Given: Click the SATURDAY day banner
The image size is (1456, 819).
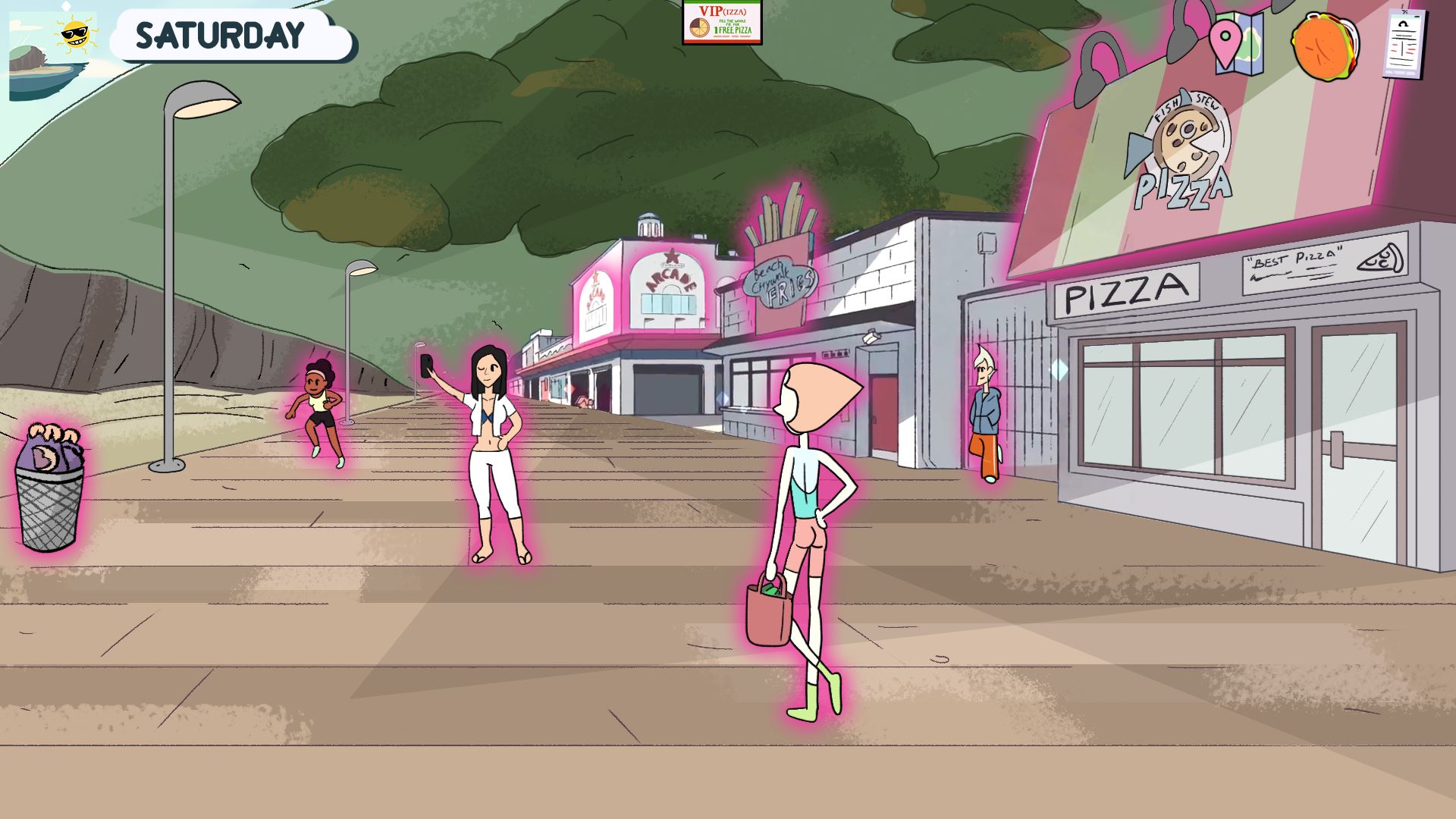Looking at the screenshot, I should [221, 34].
